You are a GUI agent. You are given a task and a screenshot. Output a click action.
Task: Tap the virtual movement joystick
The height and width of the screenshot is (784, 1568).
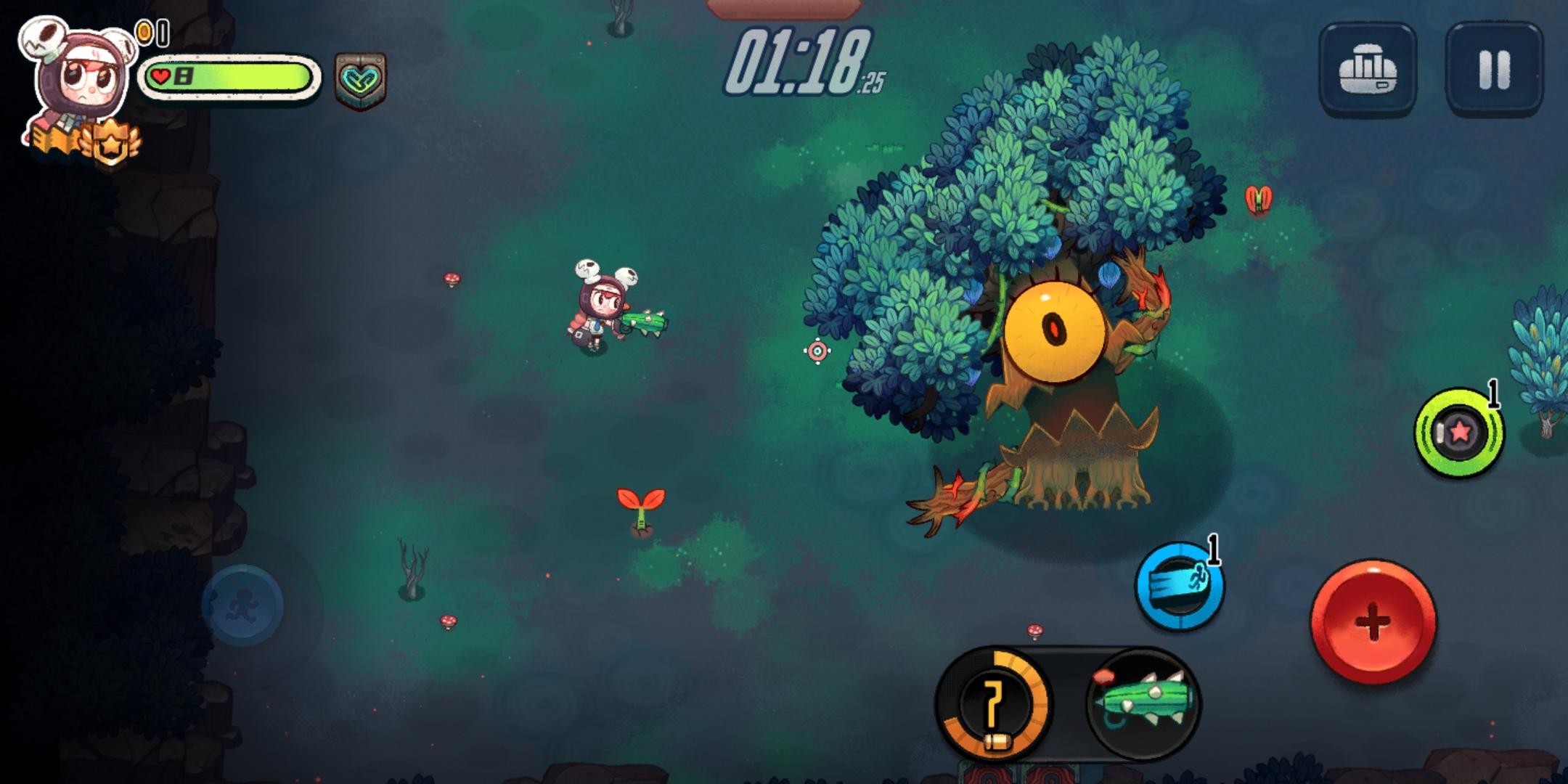tap(242, 605)
